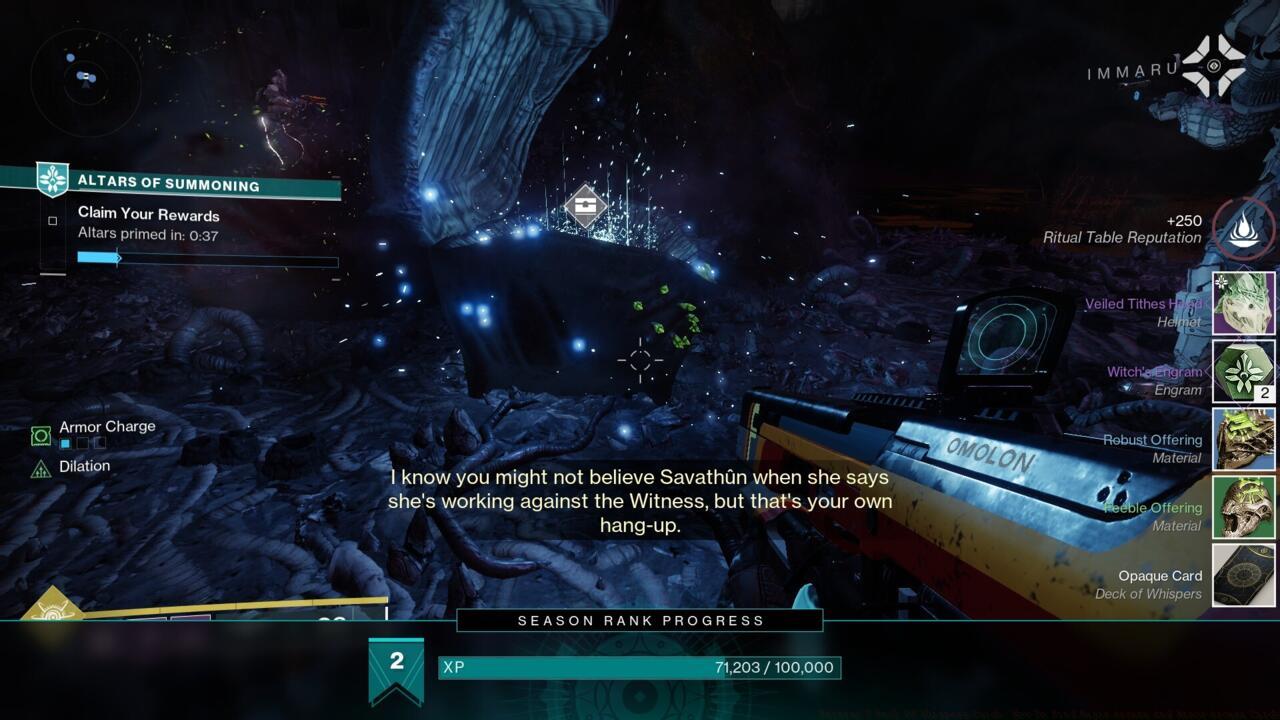Select the Opaque Card loot thumbnail

1244,575
